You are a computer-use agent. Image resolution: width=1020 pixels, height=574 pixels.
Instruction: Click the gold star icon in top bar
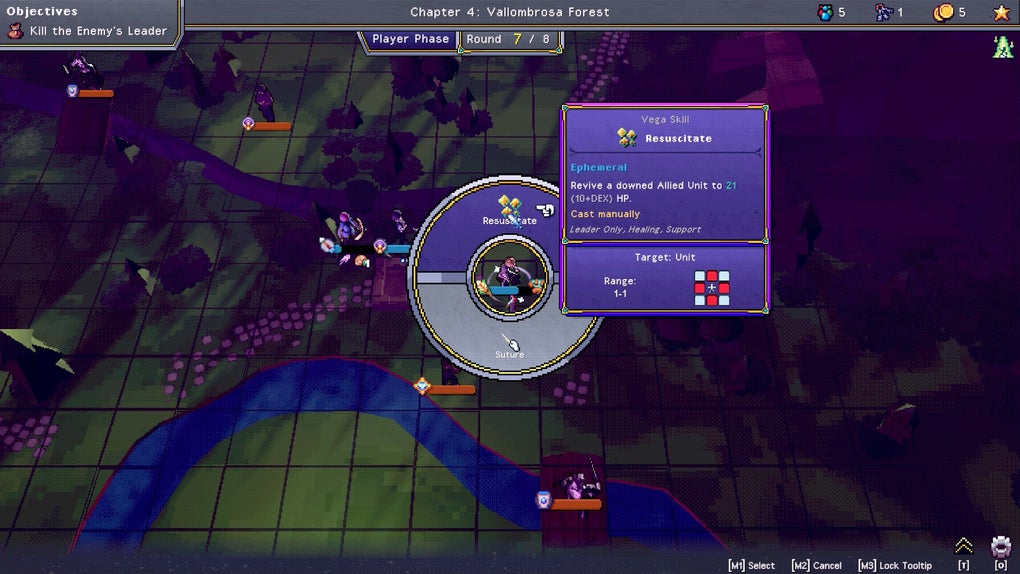[x=1001, y=13]
